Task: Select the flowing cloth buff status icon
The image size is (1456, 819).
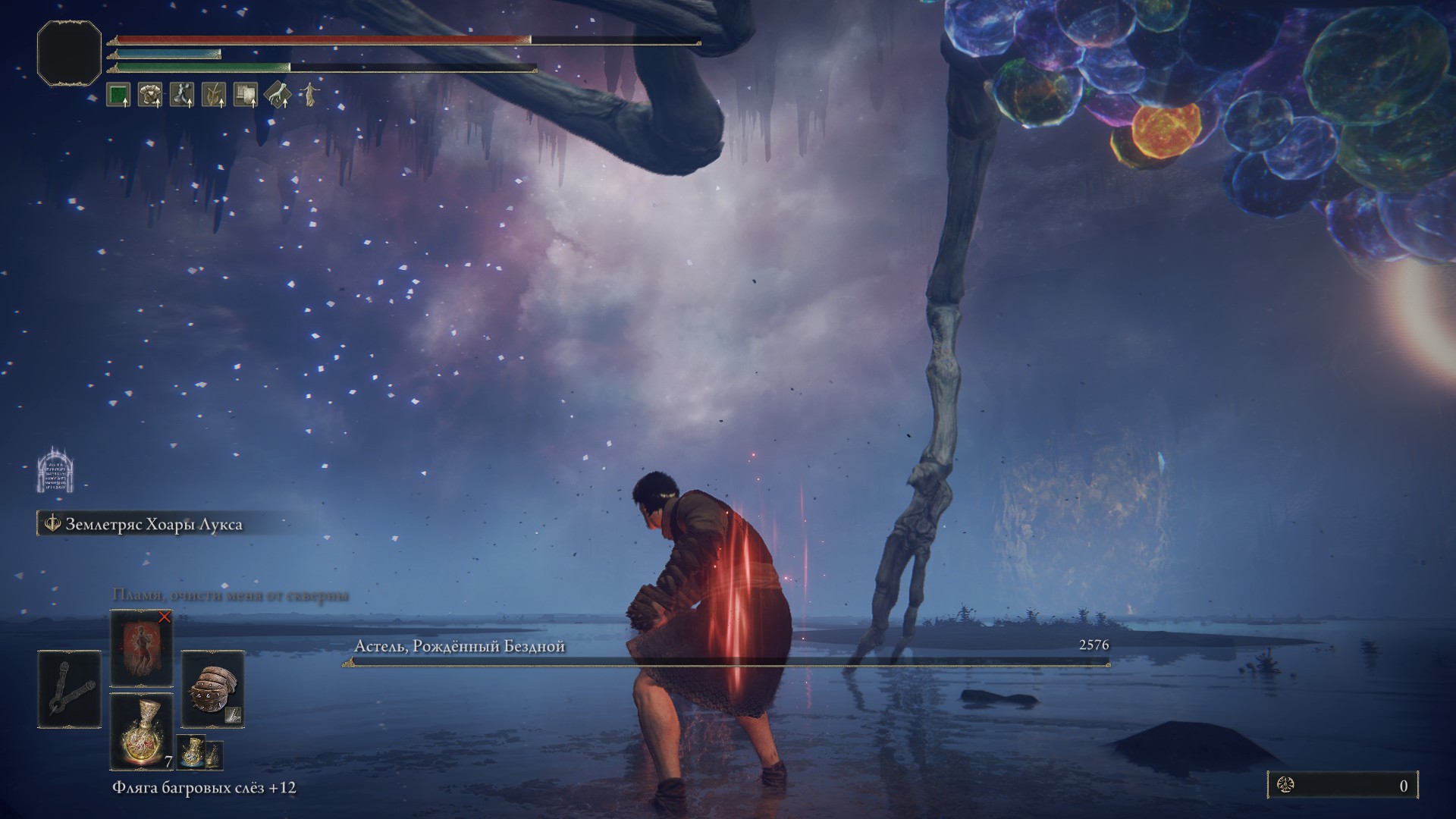Action: point(182,95)
